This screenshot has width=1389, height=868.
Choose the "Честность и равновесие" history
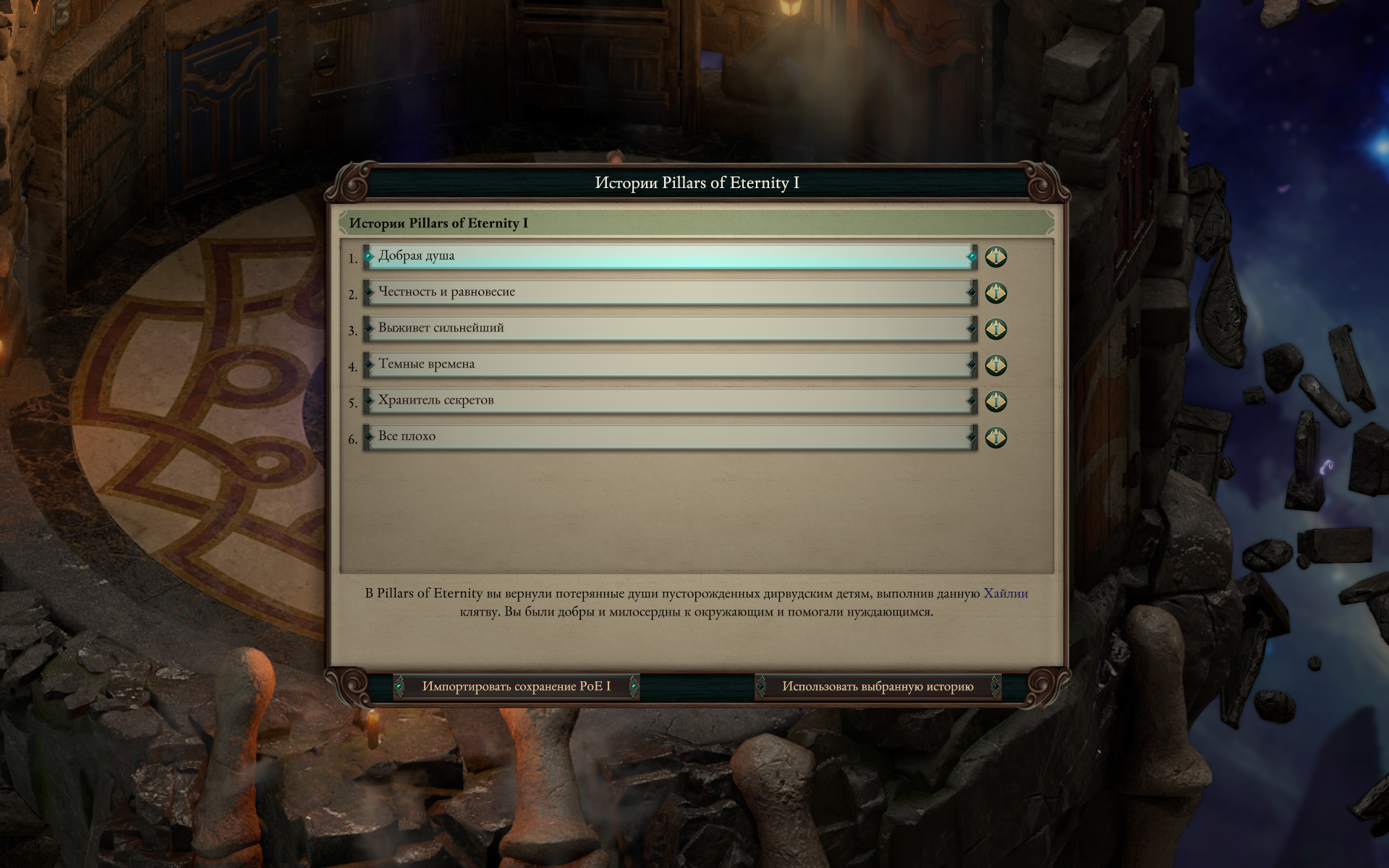tap(669, 293)
